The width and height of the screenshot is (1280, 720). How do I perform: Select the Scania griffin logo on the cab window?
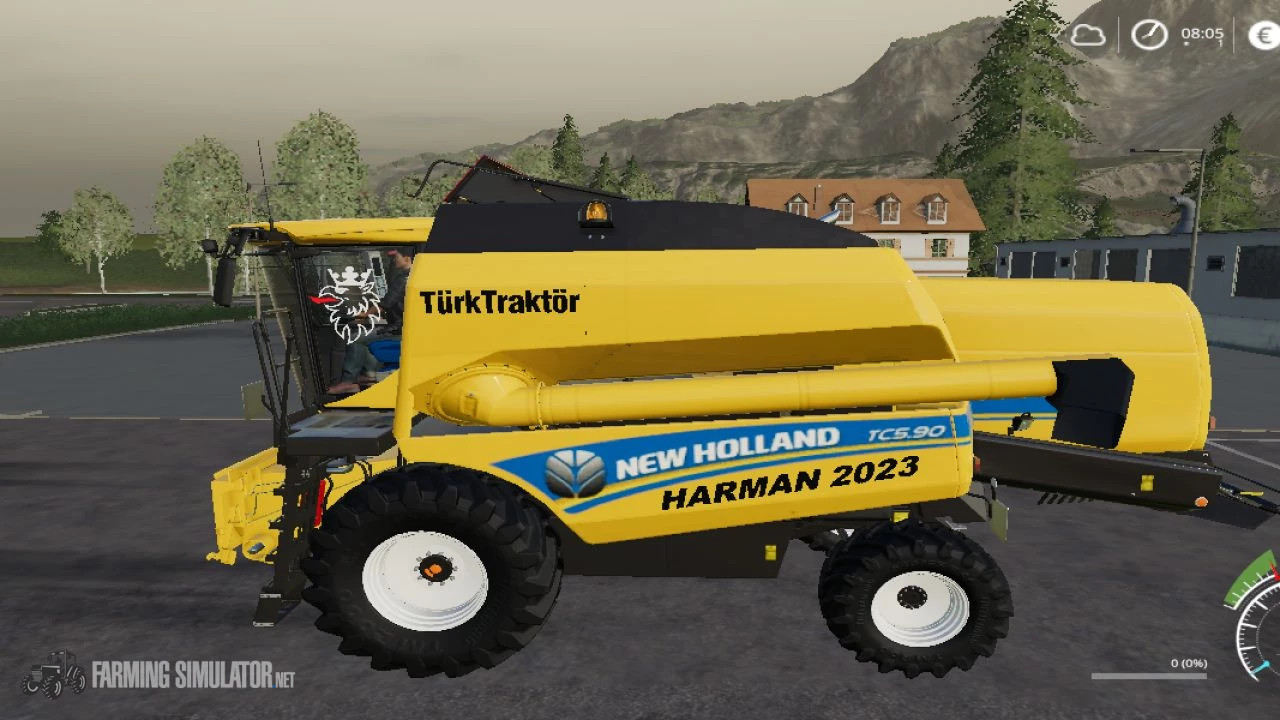point(349,302)
